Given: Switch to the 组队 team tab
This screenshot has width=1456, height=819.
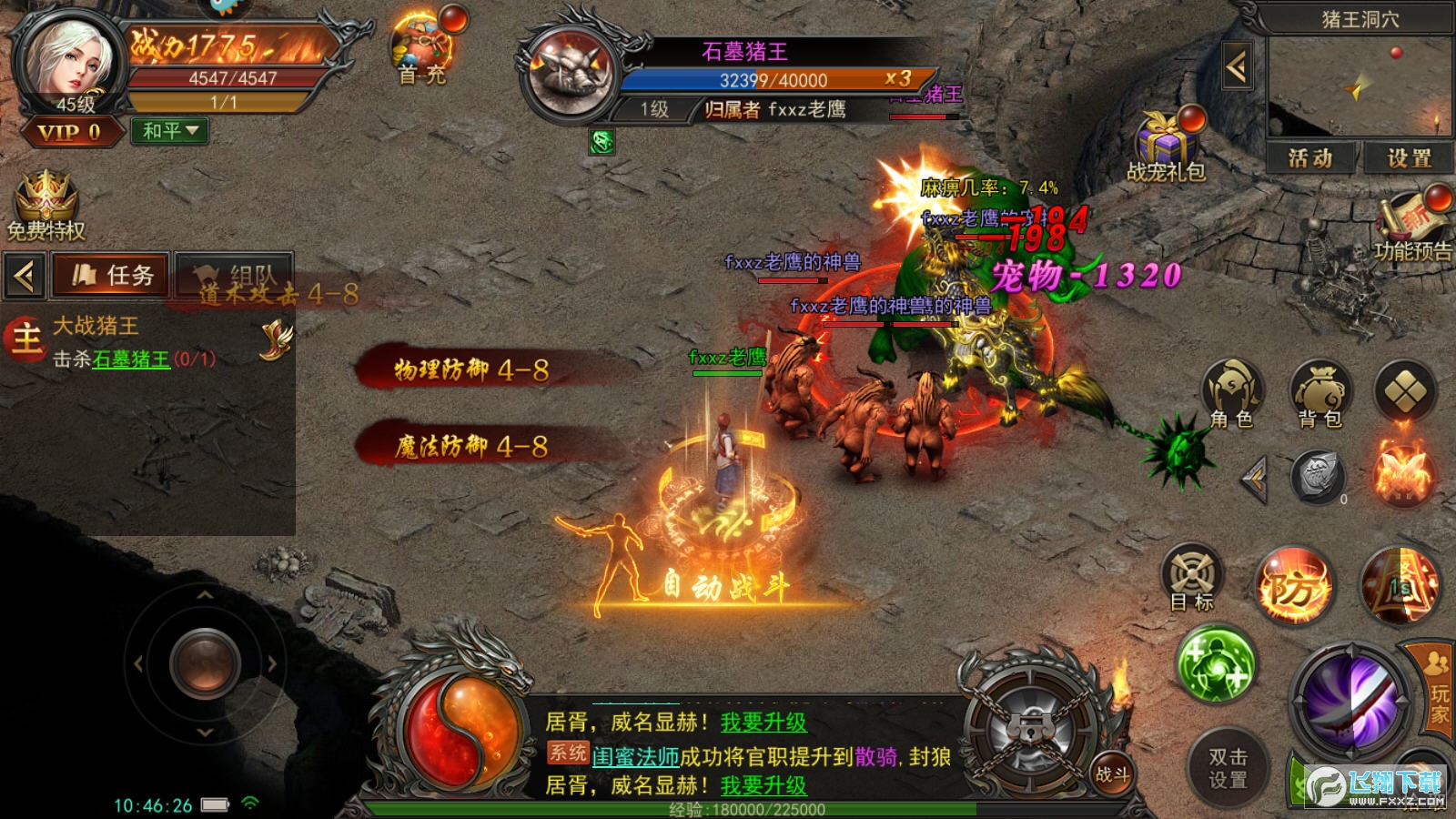Looking at the screenshot, I should tap(234, 275).
